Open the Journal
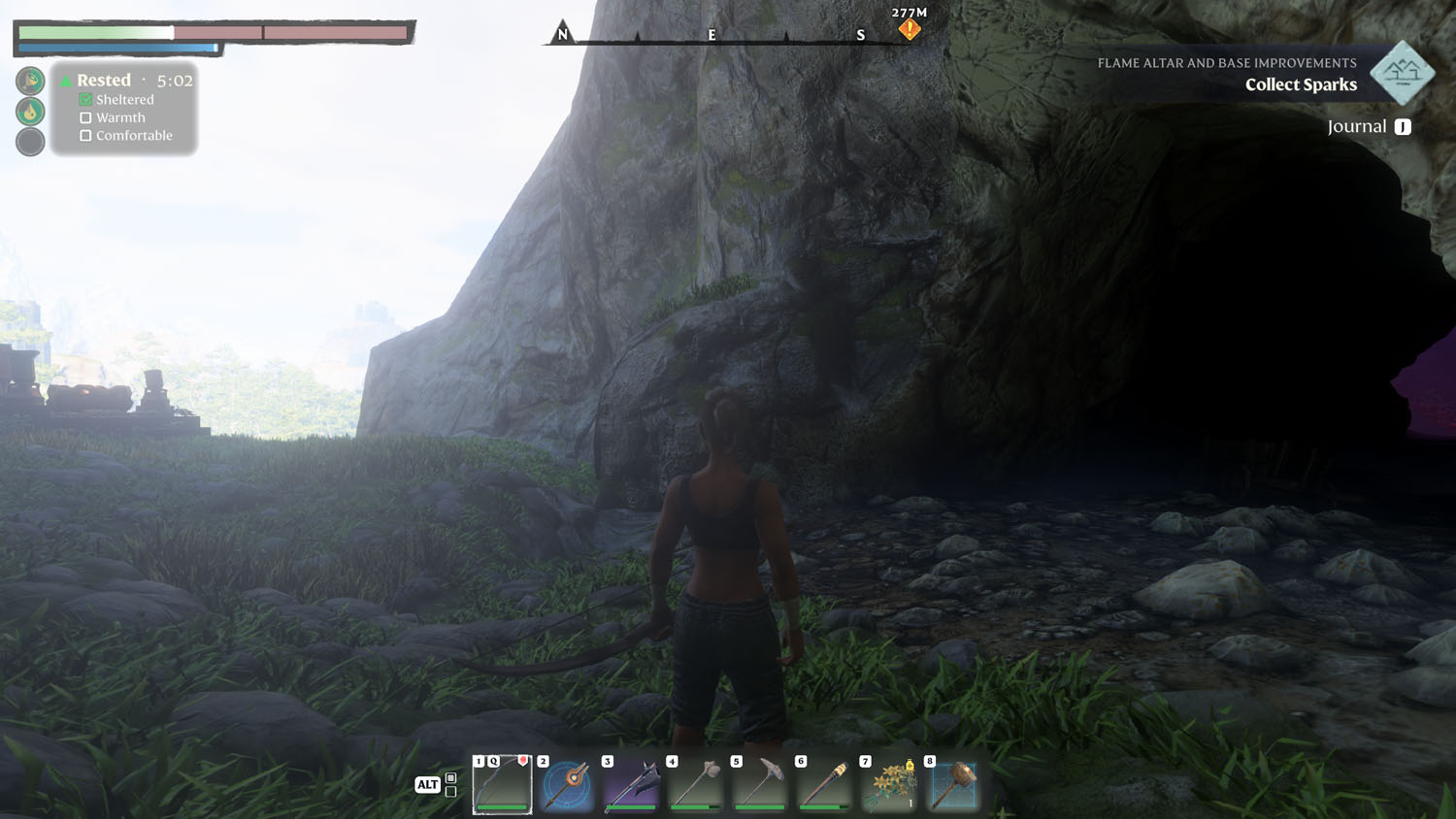The height and width of the screenshot is (819, 1456). (1369, 127)
